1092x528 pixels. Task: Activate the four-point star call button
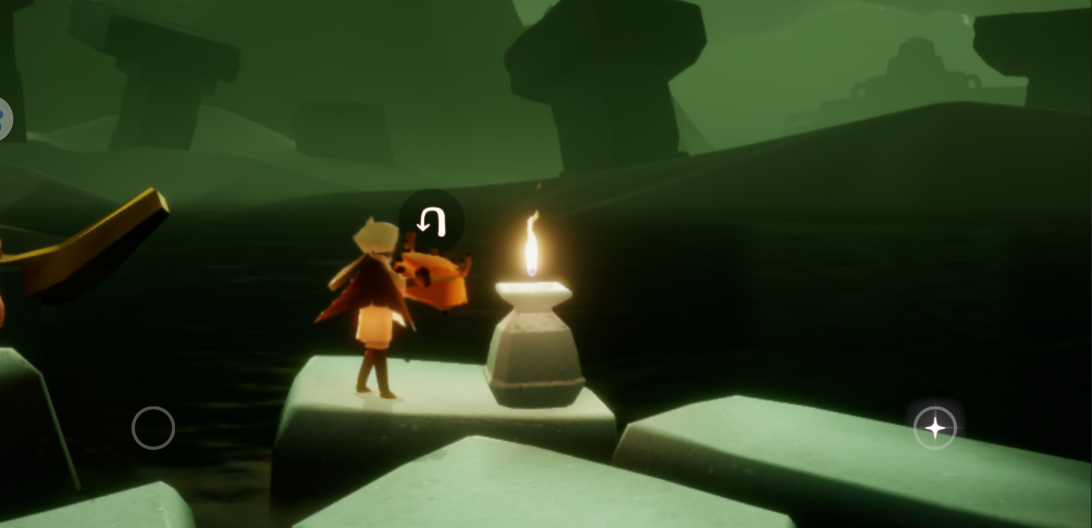click(x=935, y=428)
